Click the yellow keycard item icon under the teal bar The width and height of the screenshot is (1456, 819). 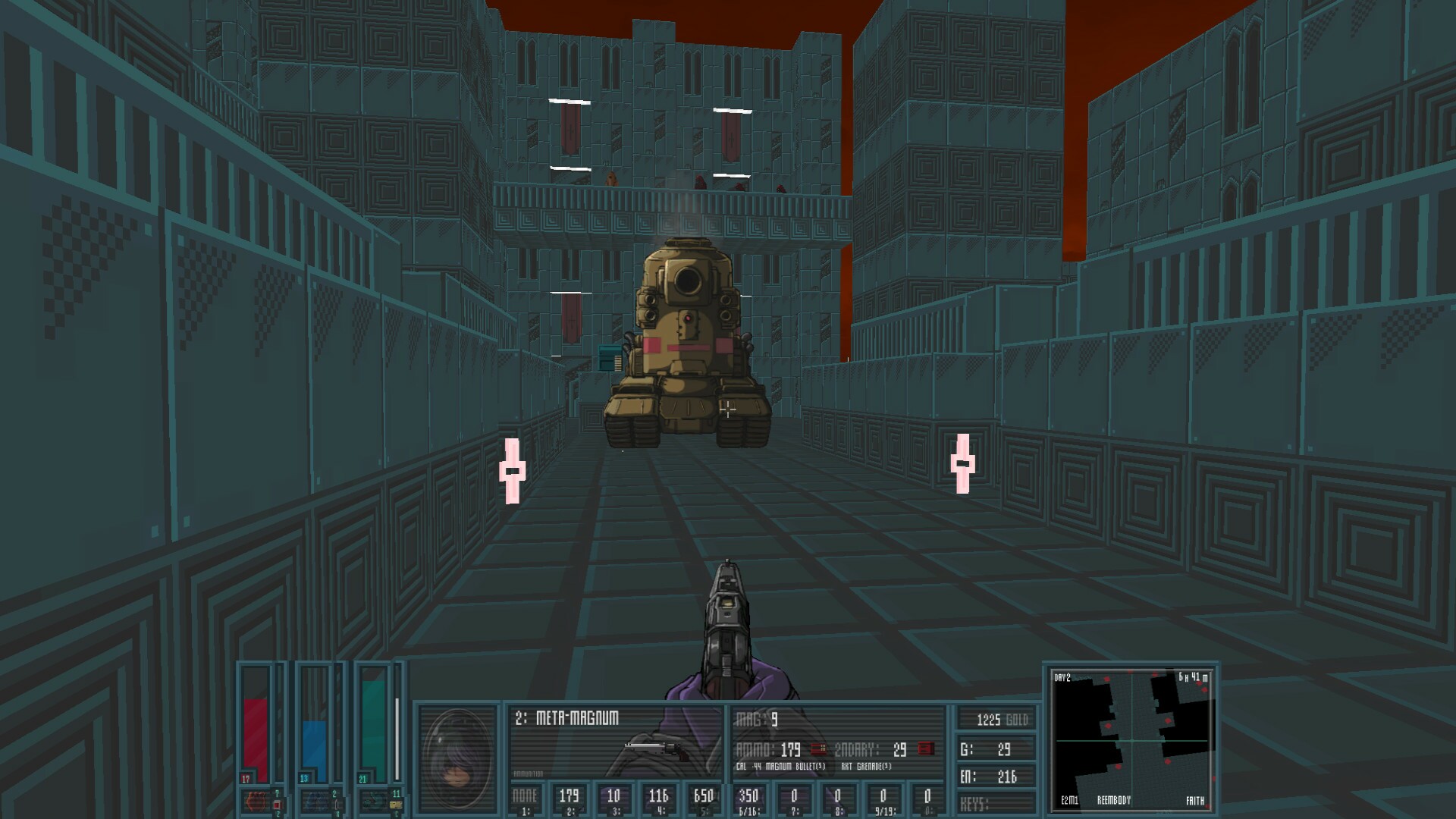click(396, 803)
